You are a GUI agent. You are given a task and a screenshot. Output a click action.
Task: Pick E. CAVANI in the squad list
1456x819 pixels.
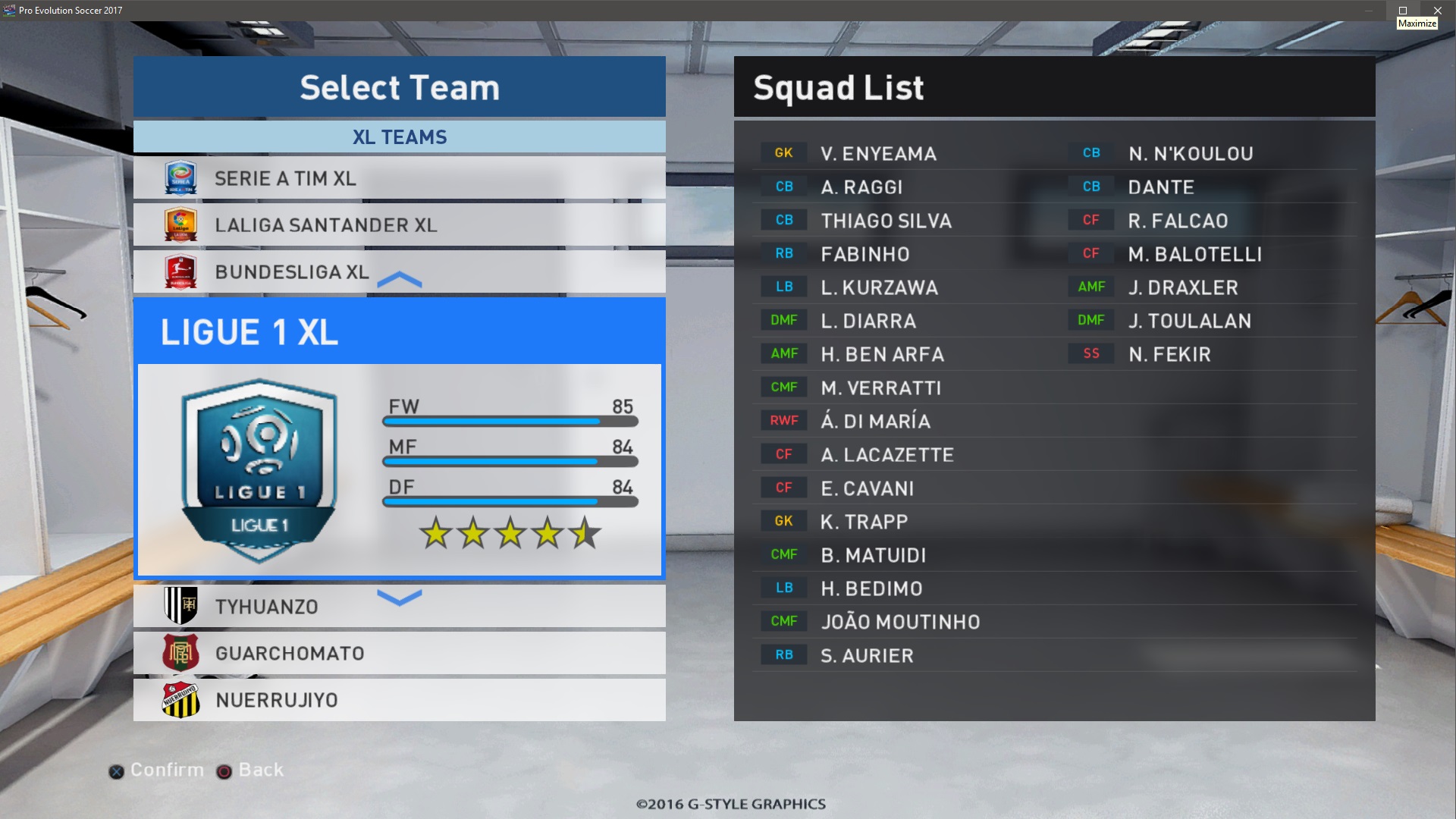coord(867,488)
